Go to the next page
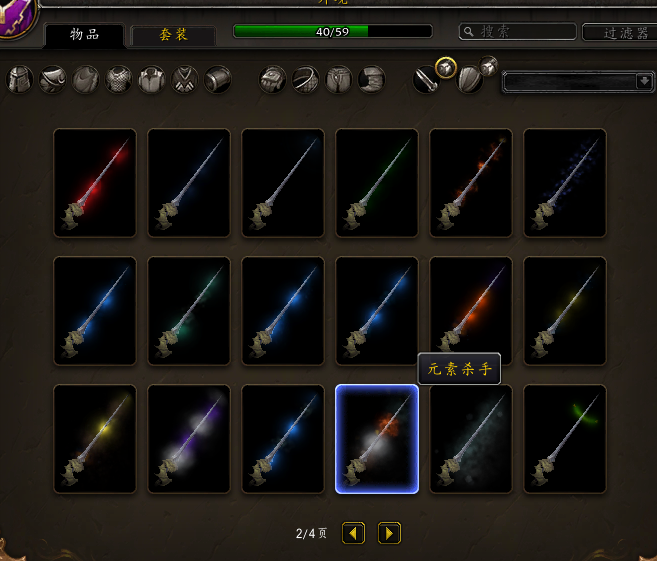 (x=390, y=533)
